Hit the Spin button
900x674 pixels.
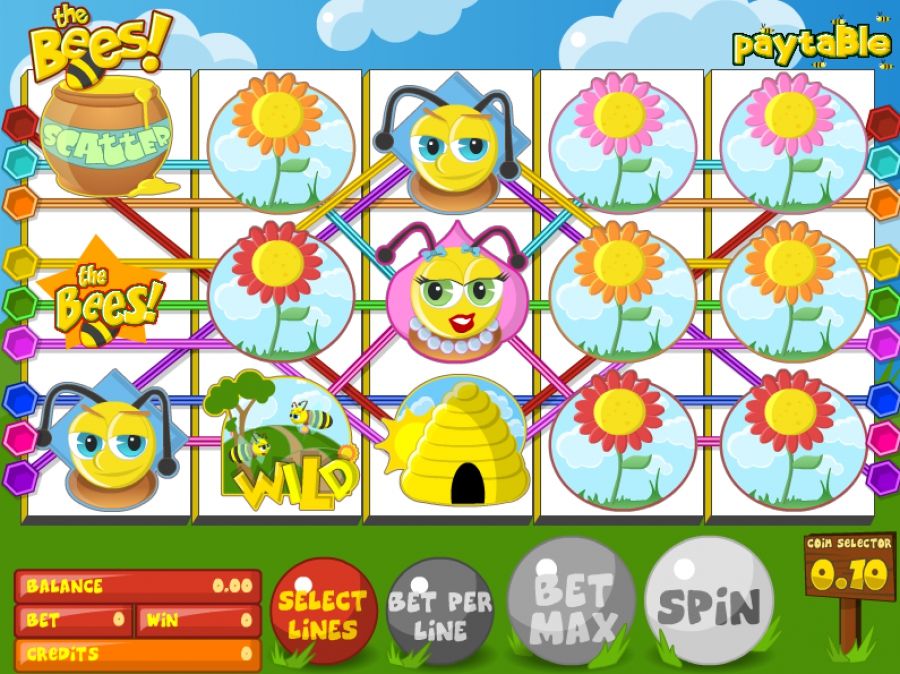[x=709, y=603]
